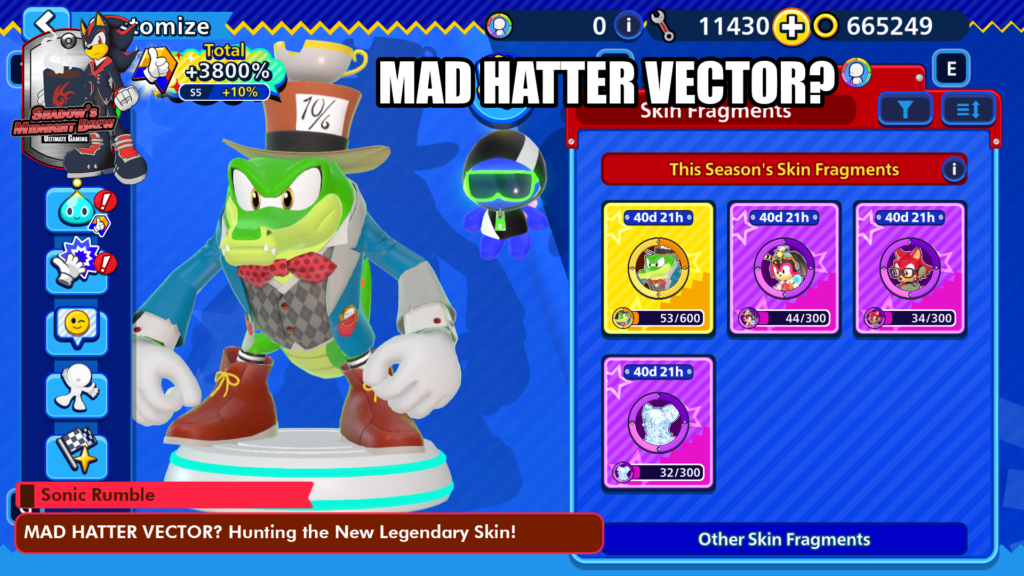Open the fragment filter funnel button
Image resolution: width=1024 pixels, height=576 pixels.
pyautogui.click(x=905, y=109)
